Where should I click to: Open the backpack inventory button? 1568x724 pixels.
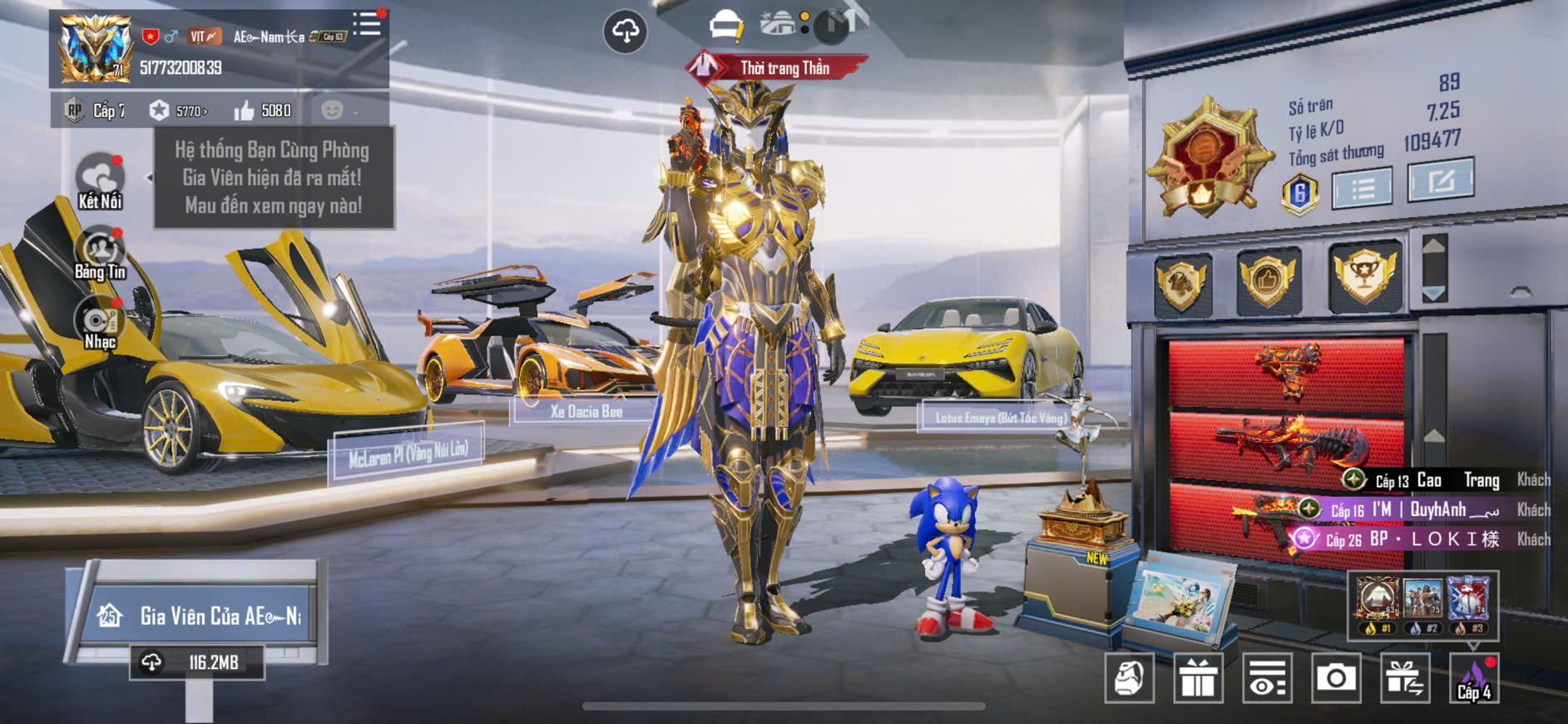coord(1129,678)
